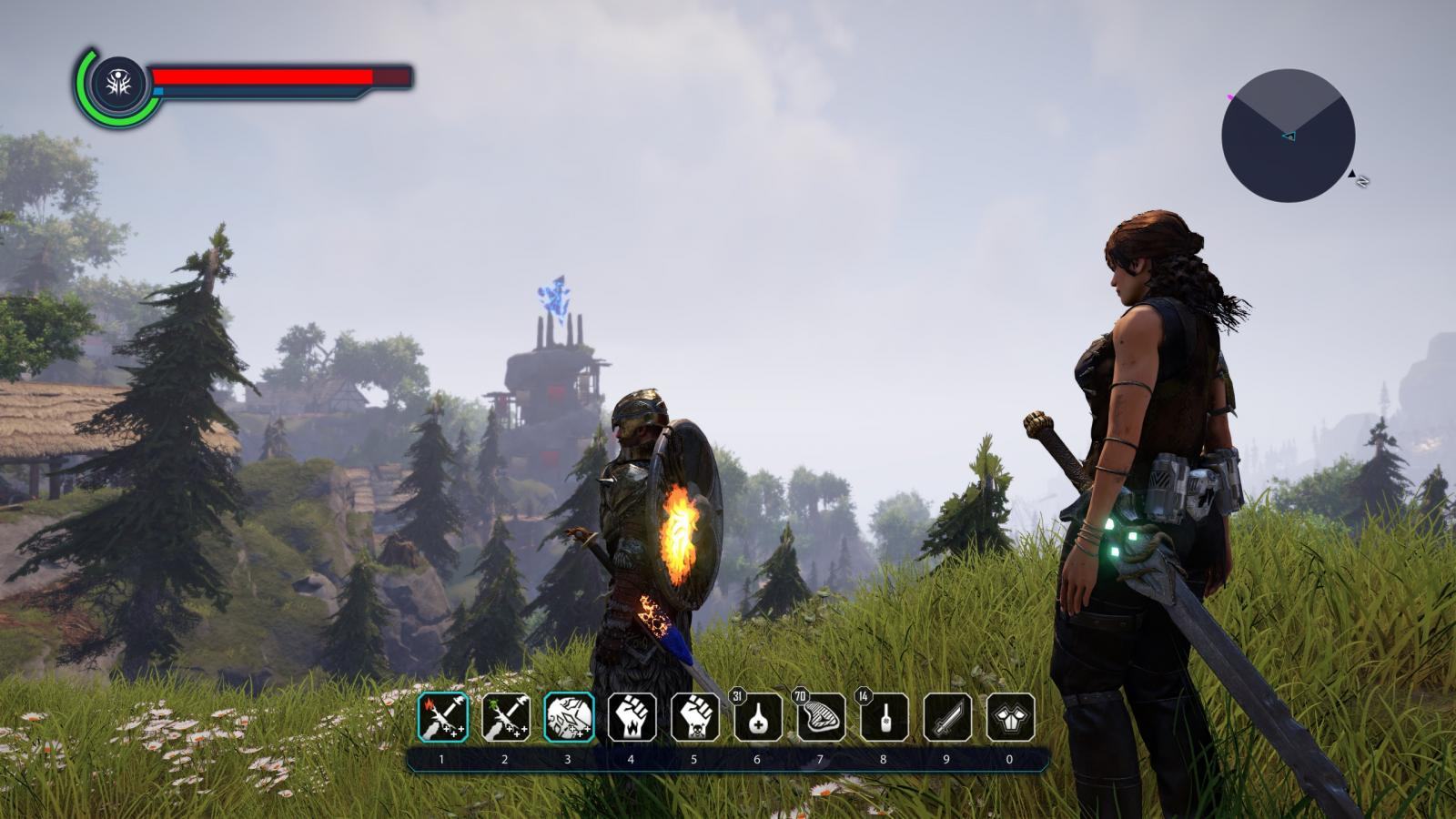This screenshot has width=1456, height=819.
Task: Select the fire-enchanted weapon in slot 1
Action: click(443, 718)
